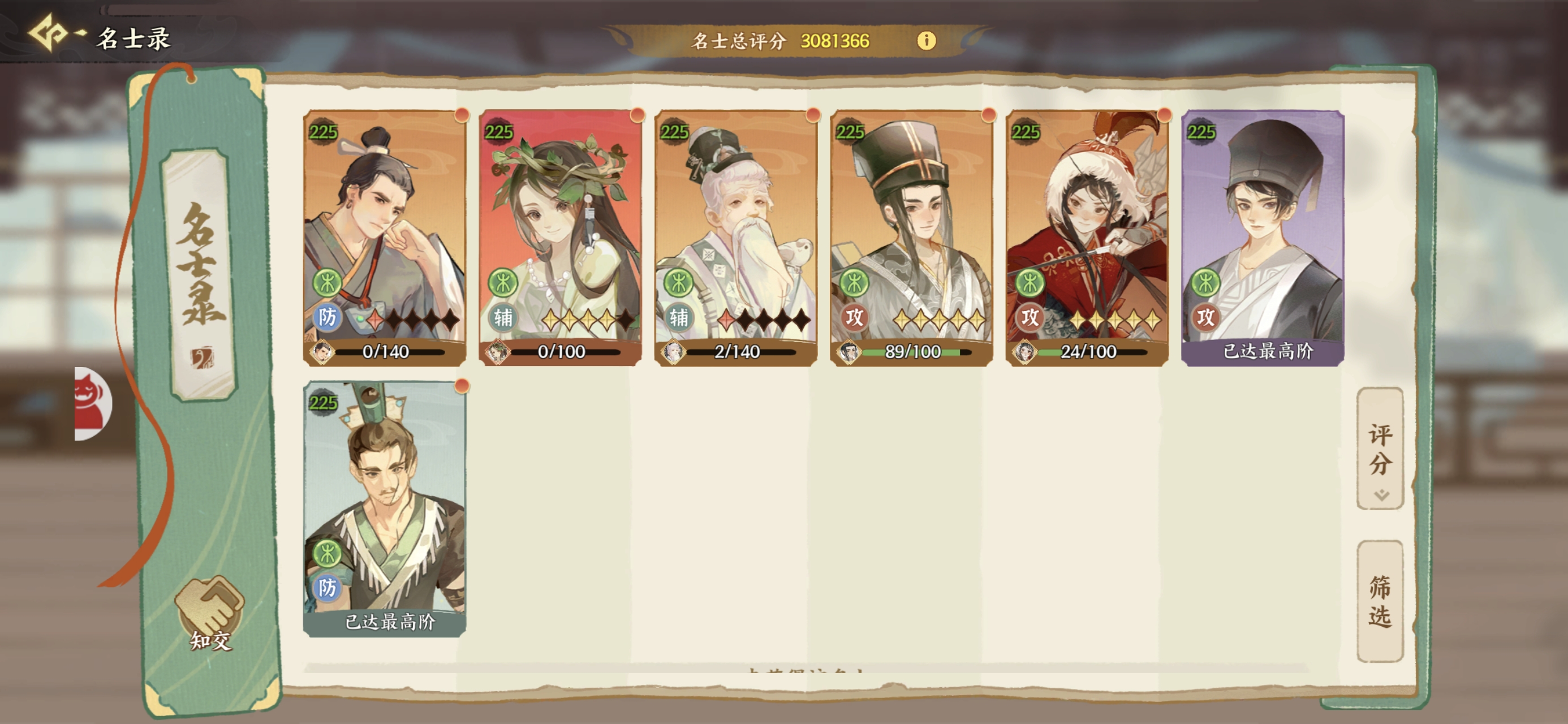Select the purple card with black-hat youth

point(1263,238)
